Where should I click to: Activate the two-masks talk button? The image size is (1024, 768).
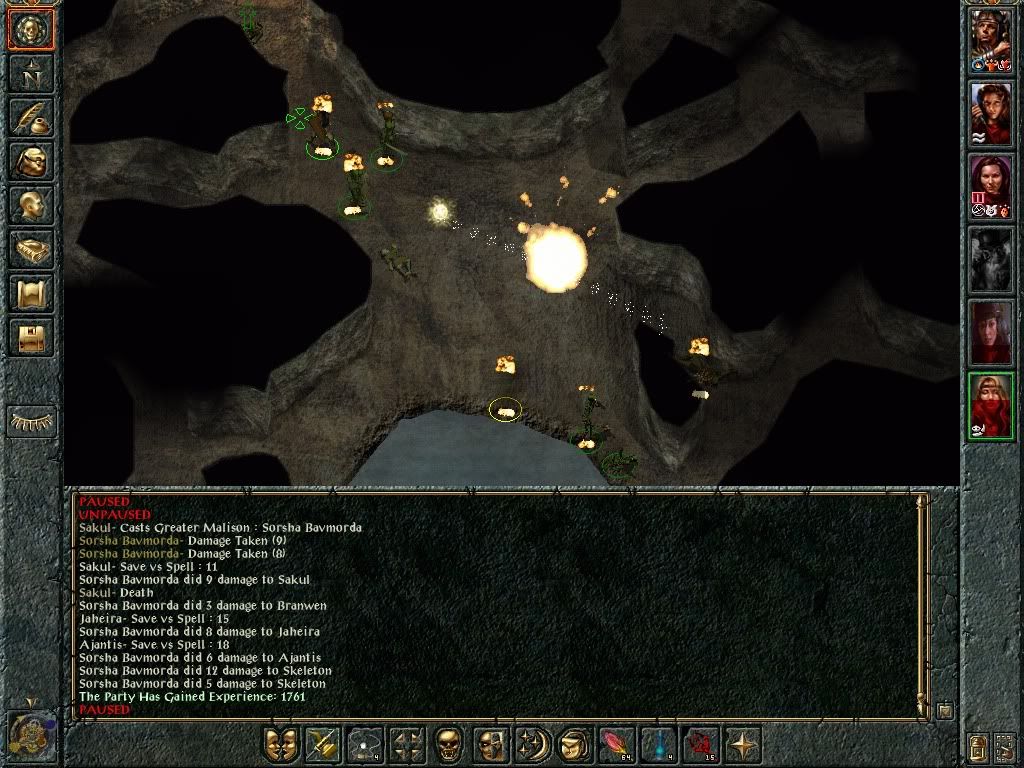[x=281, y=746]
